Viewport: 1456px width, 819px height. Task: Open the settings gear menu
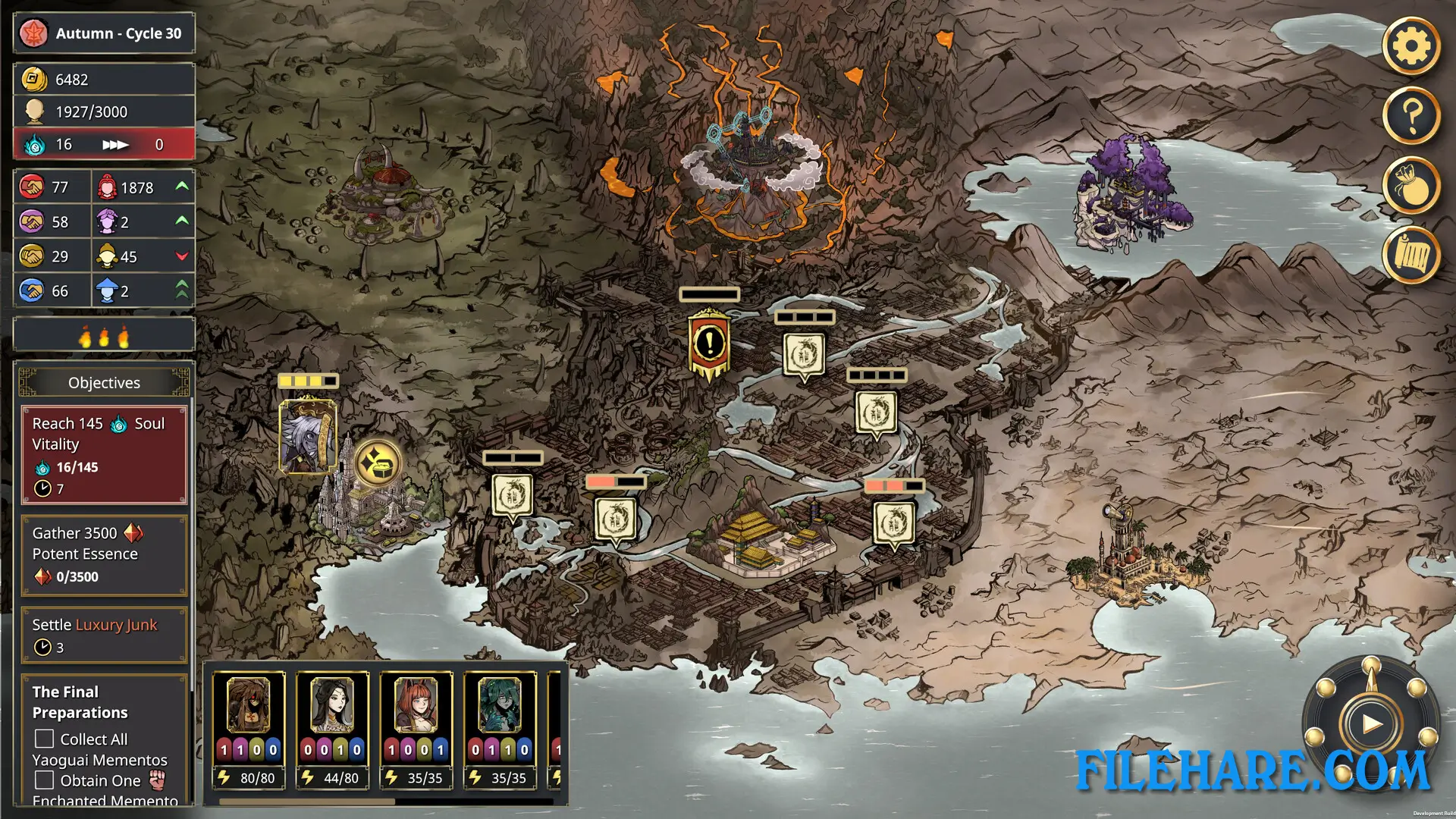click(1411, 45)
